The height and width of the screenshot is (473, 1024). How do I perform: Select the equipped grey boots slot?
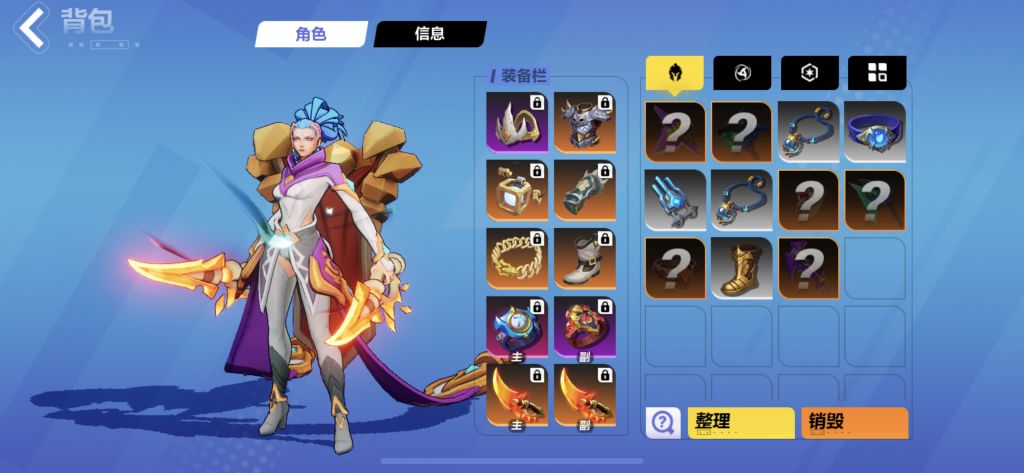click(x=584, y=258)
